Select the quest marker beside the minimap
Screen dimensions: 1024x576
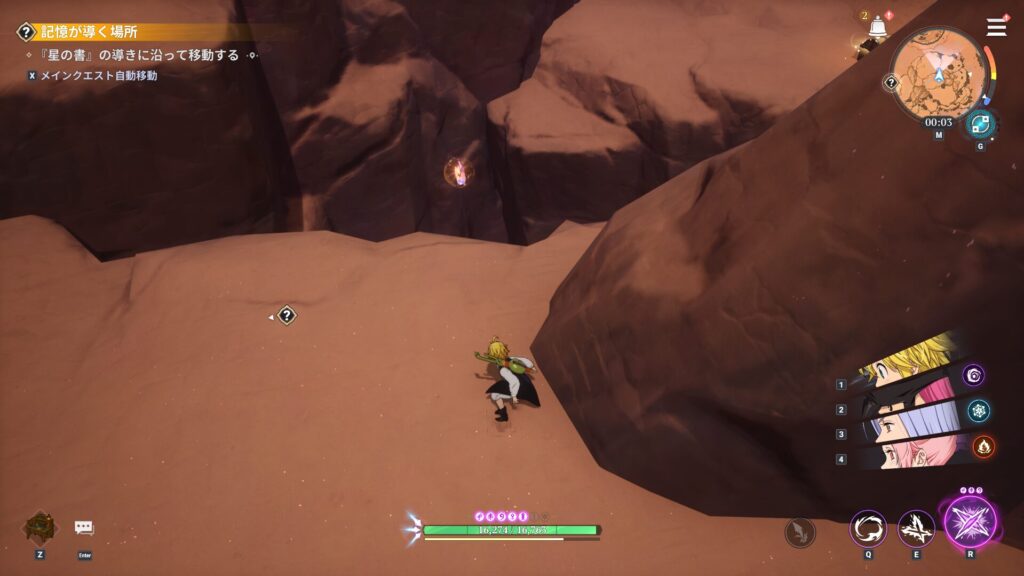[x=890, y=83]
